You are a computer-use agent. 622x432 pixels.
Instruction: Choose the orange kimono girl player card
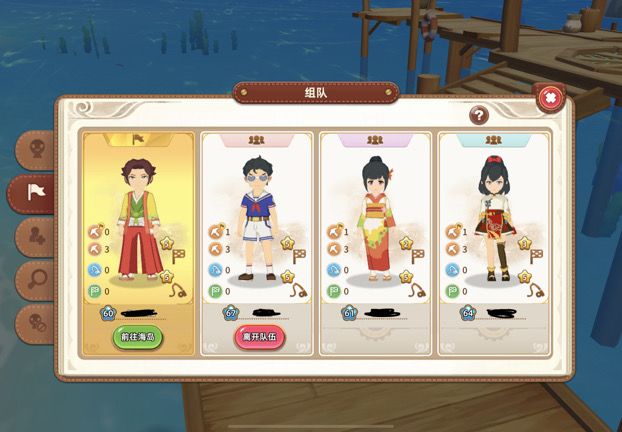coord(375,230)
